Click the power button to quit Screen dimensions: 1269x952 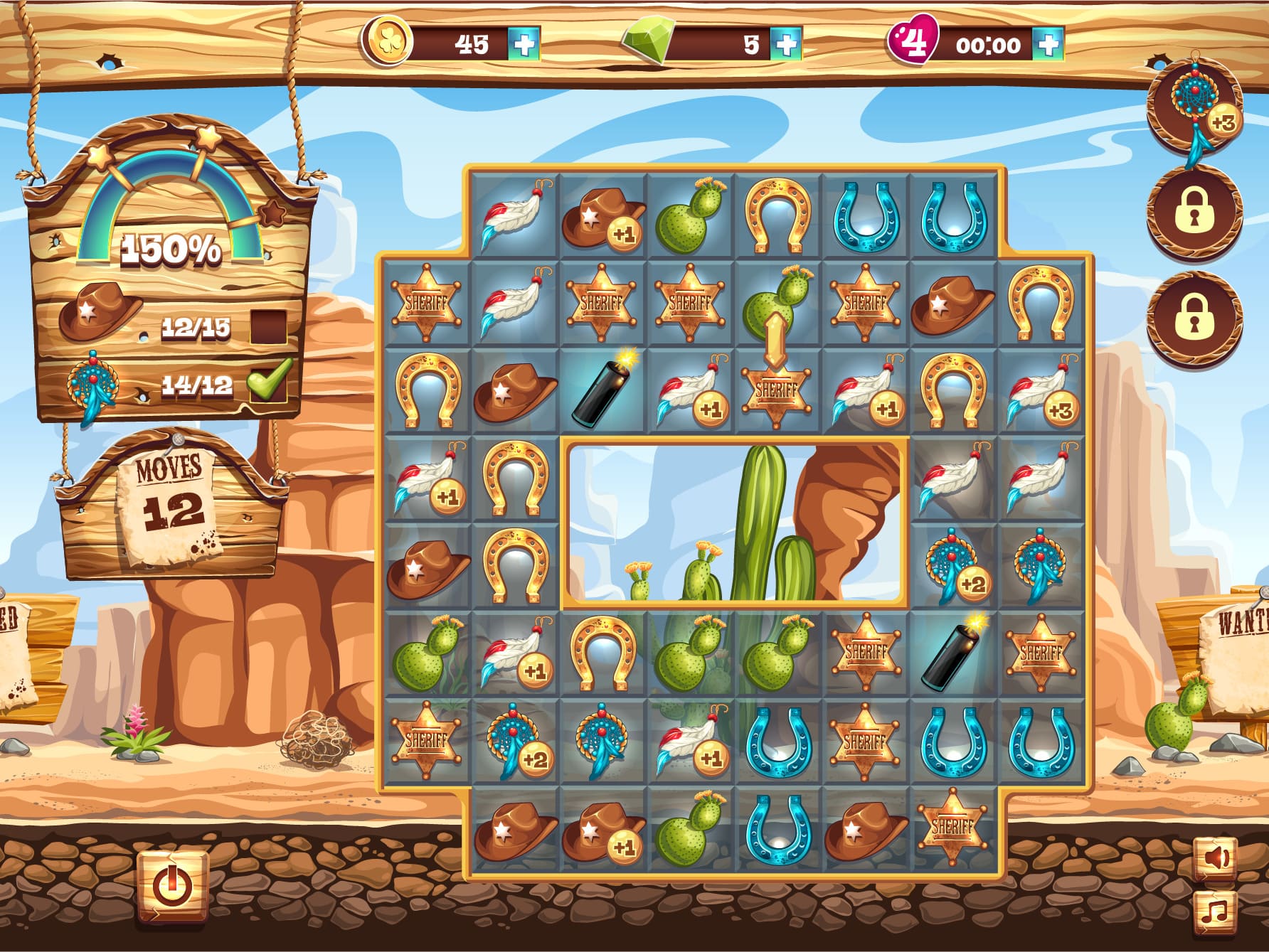click(171, 886)
